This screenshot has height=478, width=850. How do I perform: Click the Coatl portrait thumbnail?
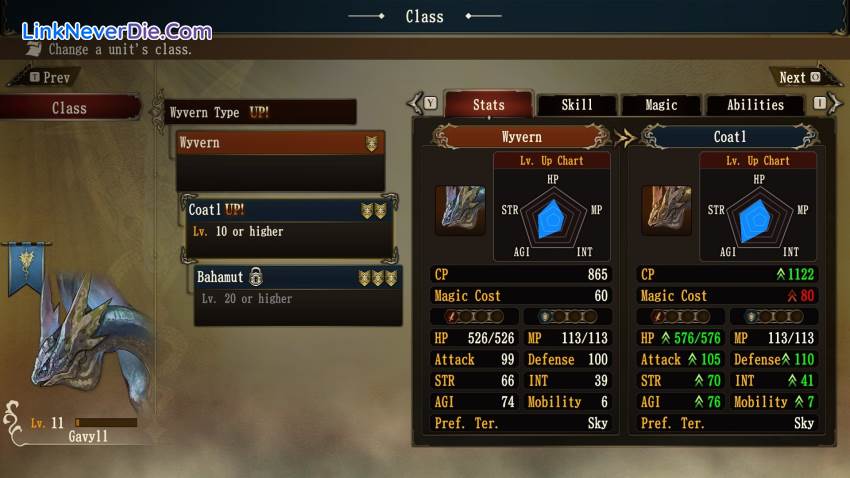666,210
